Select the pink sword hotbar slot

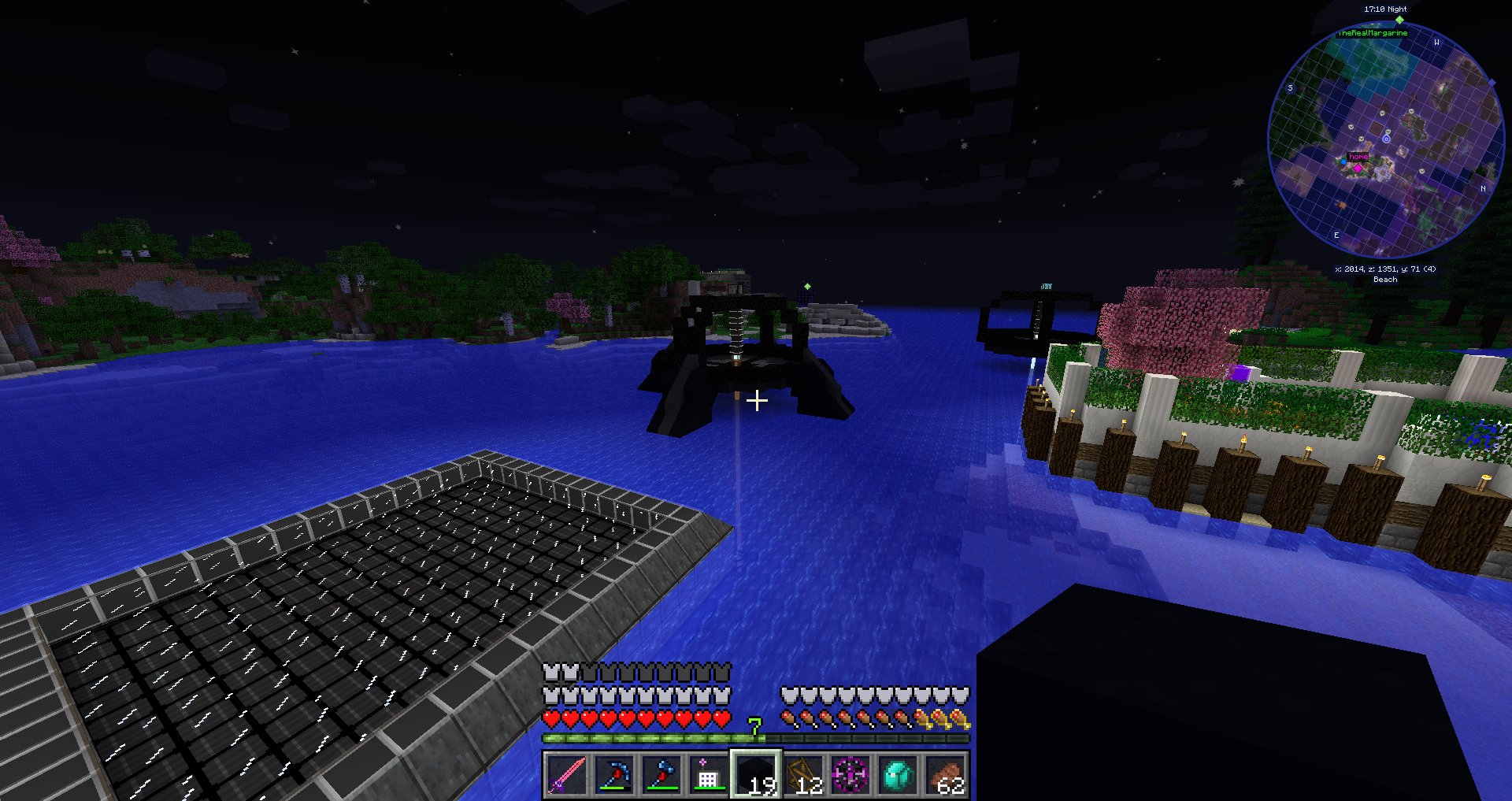[567, 775]
